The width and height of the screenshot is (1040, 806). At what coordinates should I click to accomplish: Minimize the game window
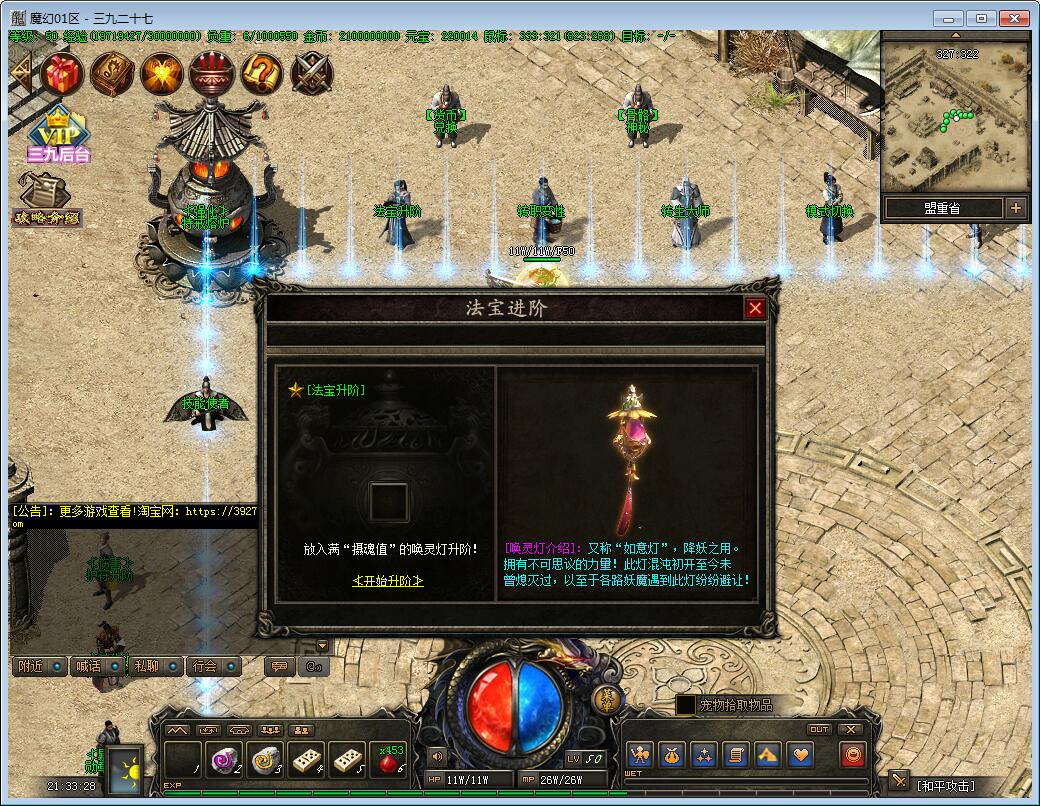point(949,18)
